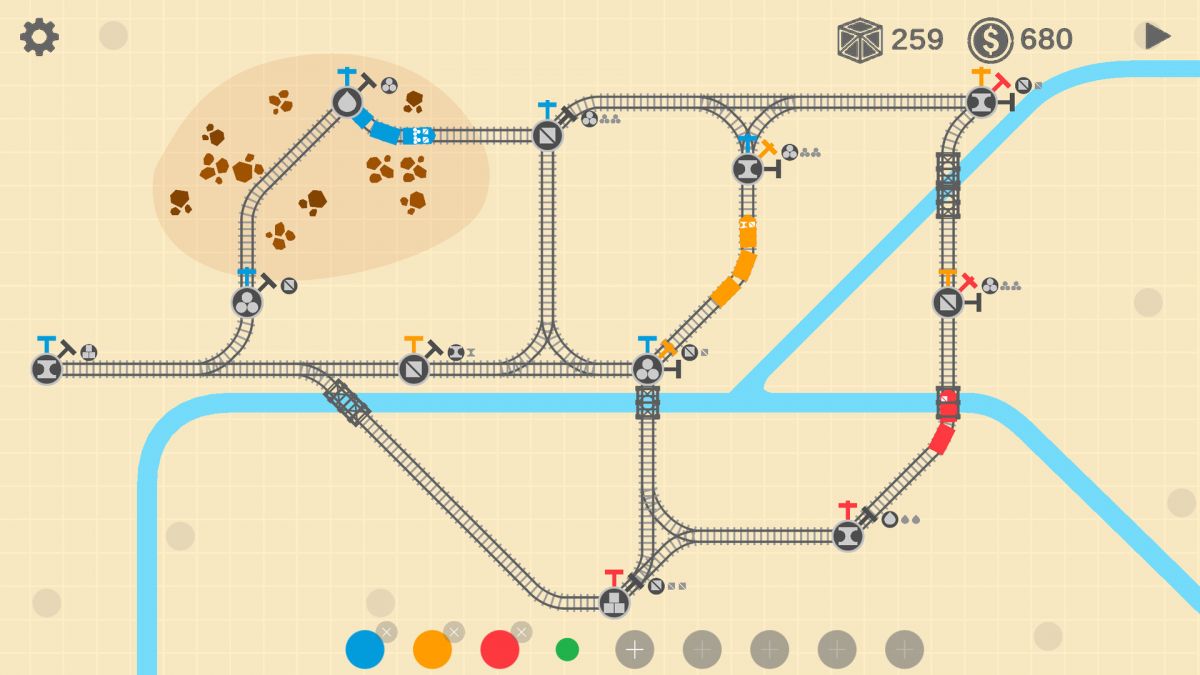Image resolution: width=1200 pixels, height=675 pixels.
Task: Select the orange train line
Action: point(432,649)
